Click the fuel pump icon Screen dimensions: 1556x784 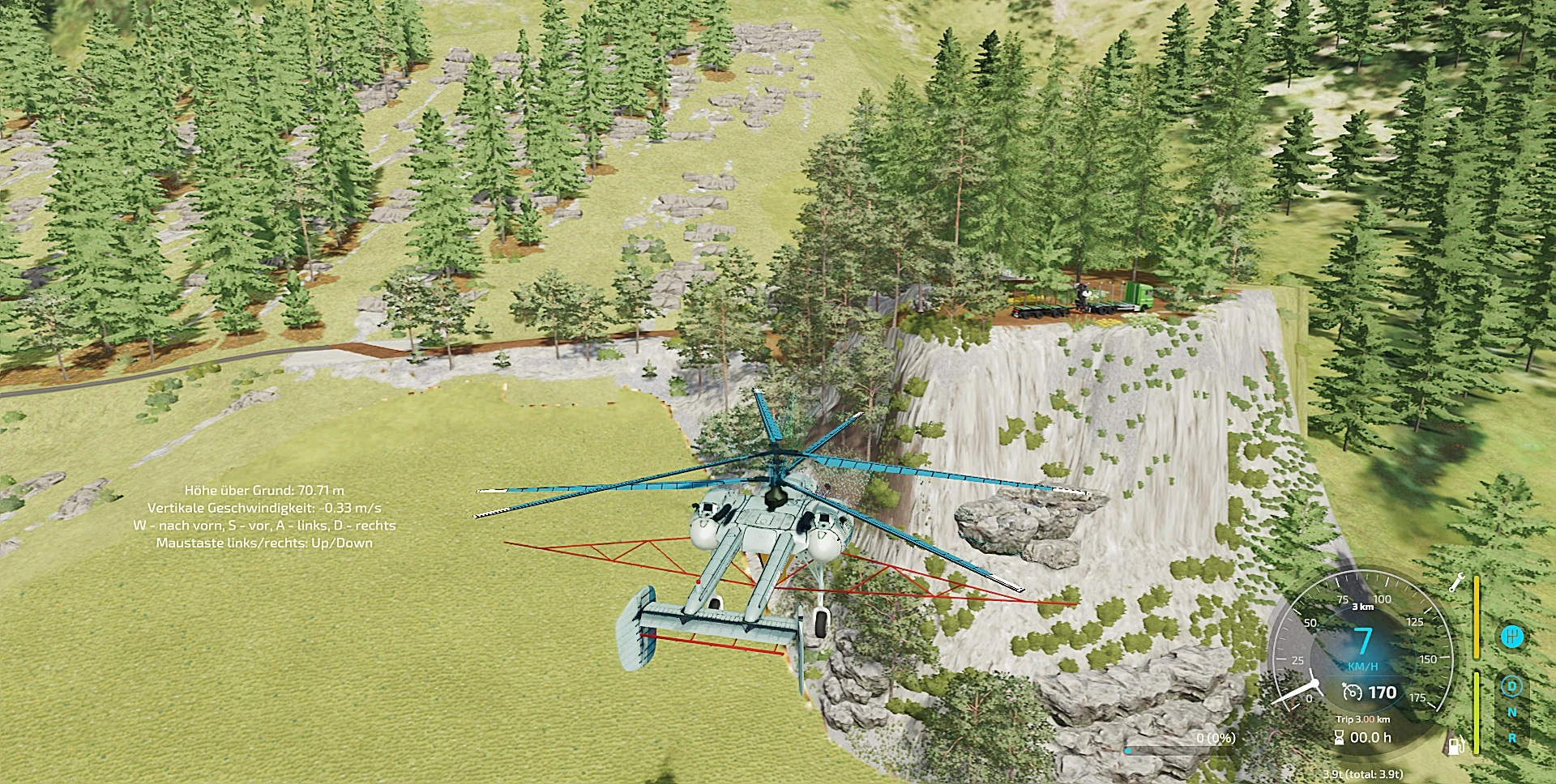(x=1458, y=744)
